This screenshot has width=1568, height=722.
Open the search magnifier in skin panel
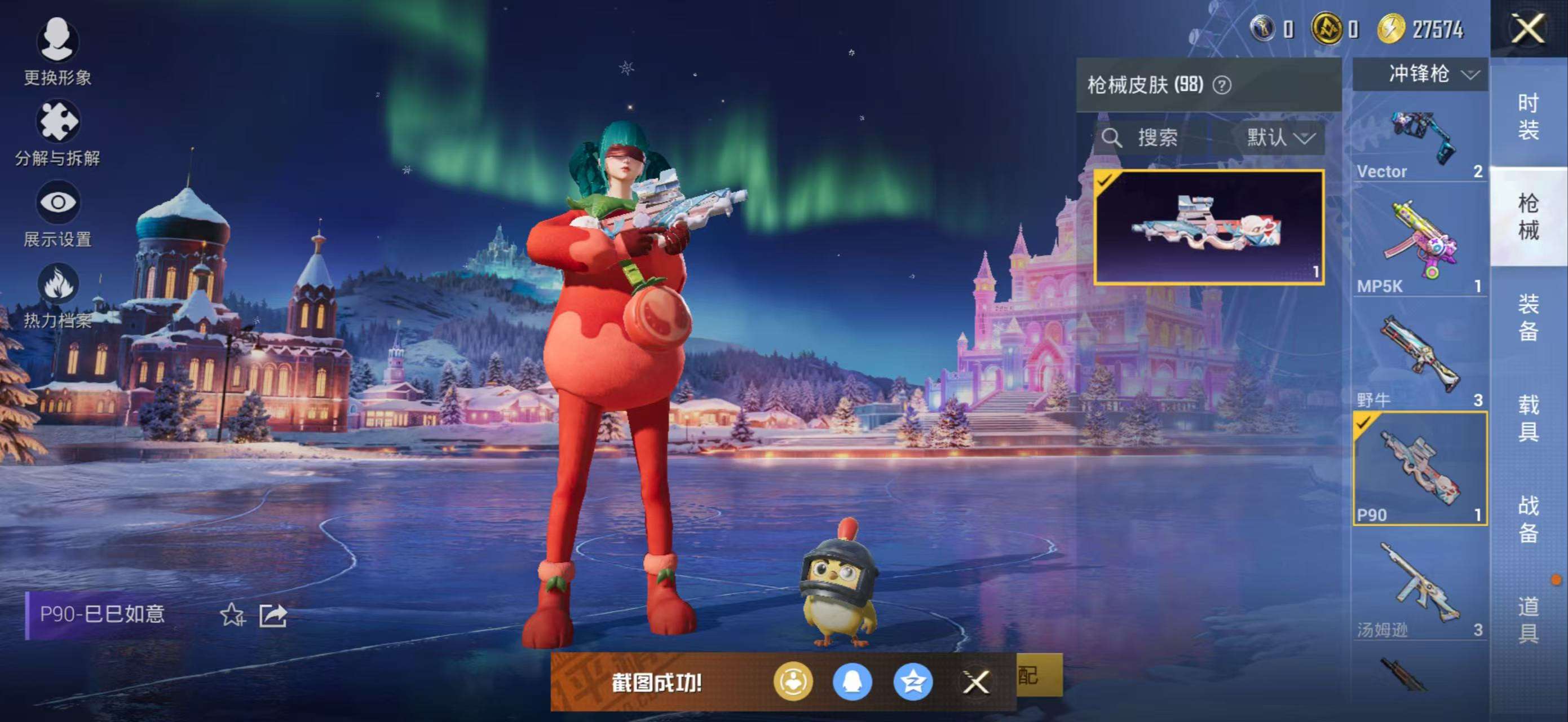(x=1112, y=137)
